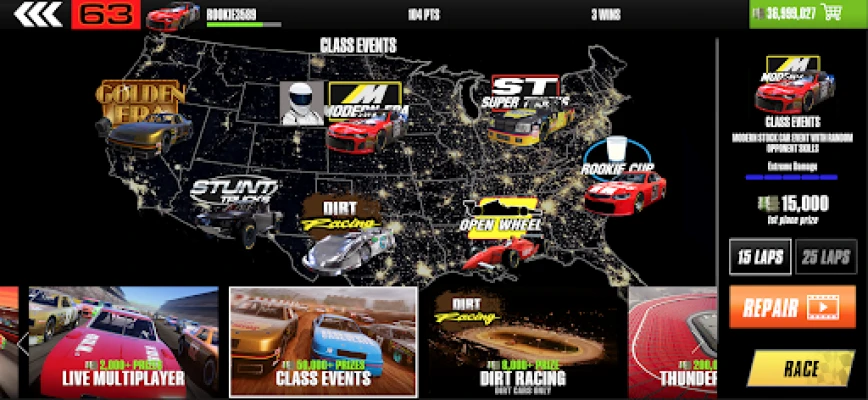
Task: Tap the orange Repair button
Action: click(x=791, y=307)
